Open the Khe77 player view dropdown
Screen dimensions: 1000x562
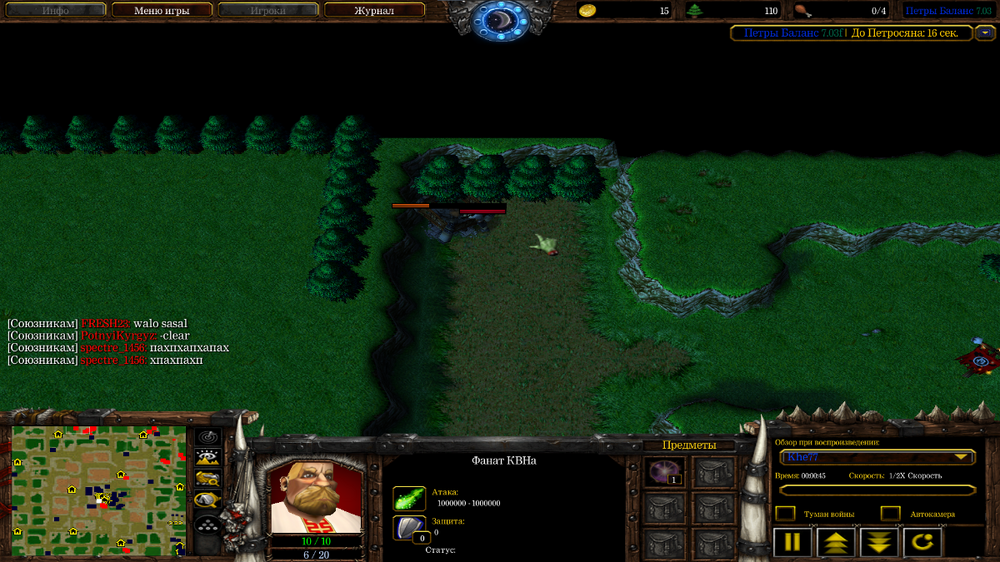(877, 457)
